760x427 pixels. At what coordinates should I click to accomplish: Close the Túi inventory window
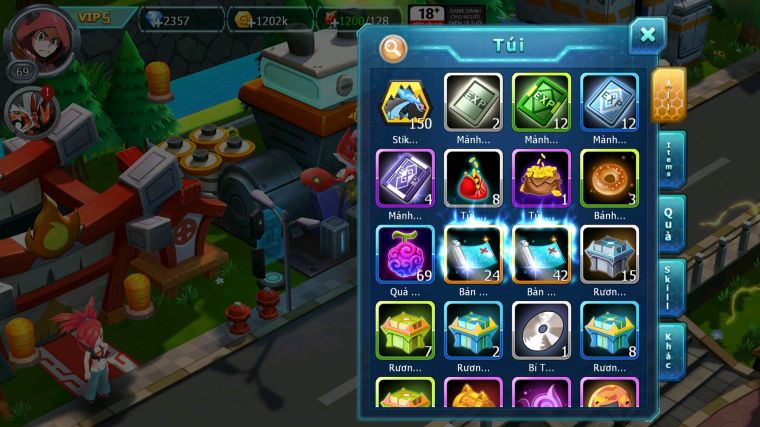(x=646, y=36)
